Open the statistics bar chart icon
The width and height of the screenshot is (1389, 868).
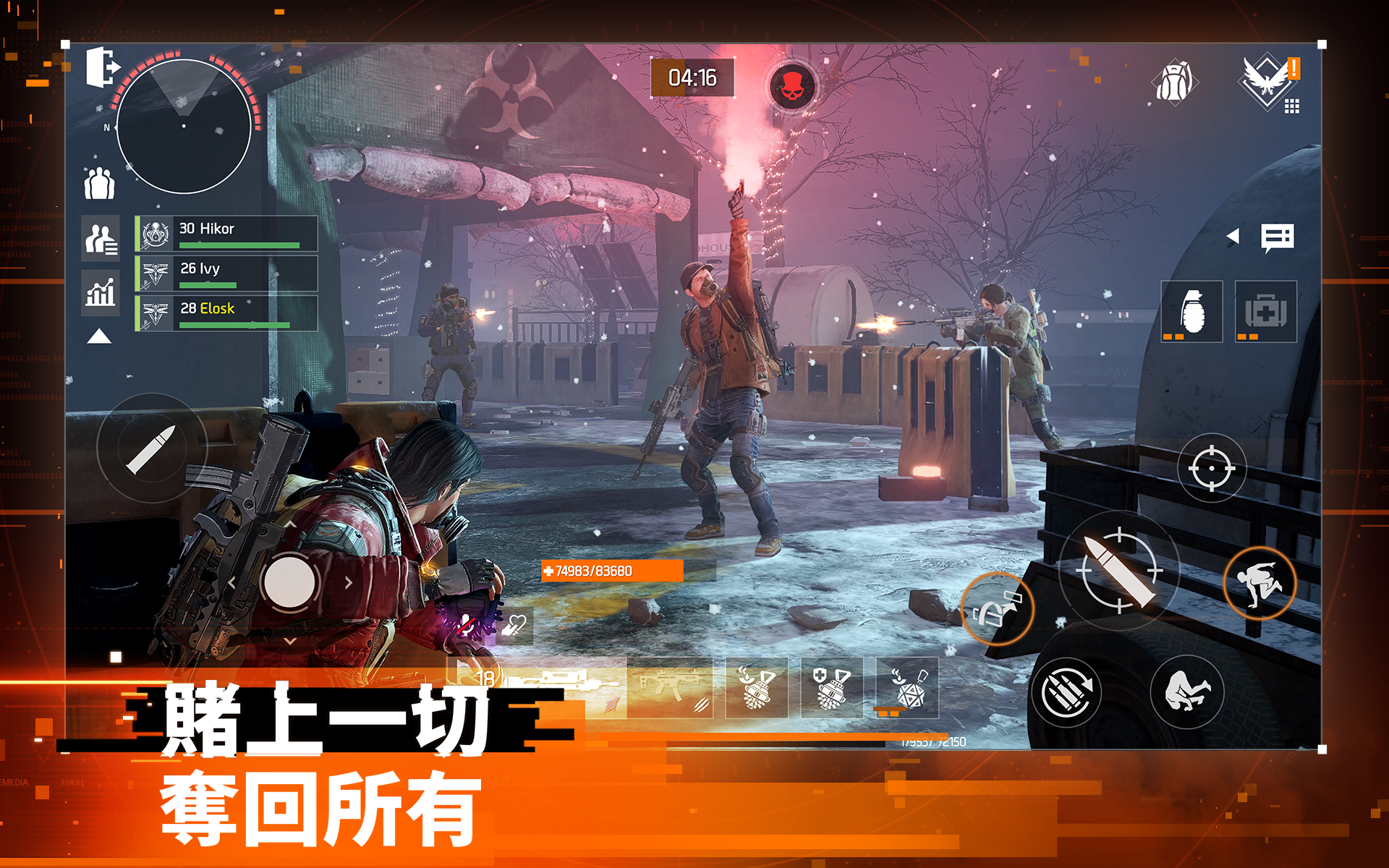pos(100,291)
